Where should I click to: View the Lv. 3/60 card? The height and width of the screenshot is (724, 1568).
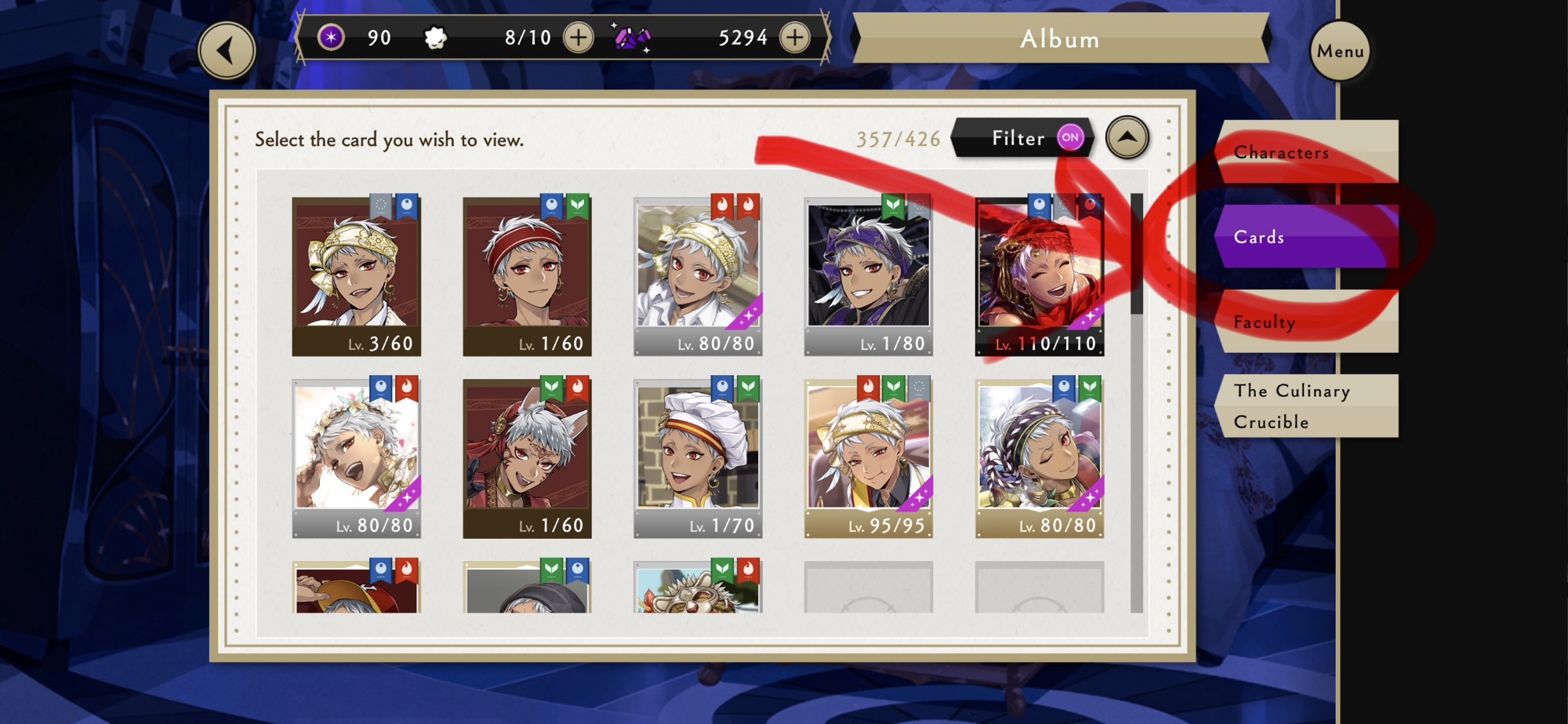356,276
